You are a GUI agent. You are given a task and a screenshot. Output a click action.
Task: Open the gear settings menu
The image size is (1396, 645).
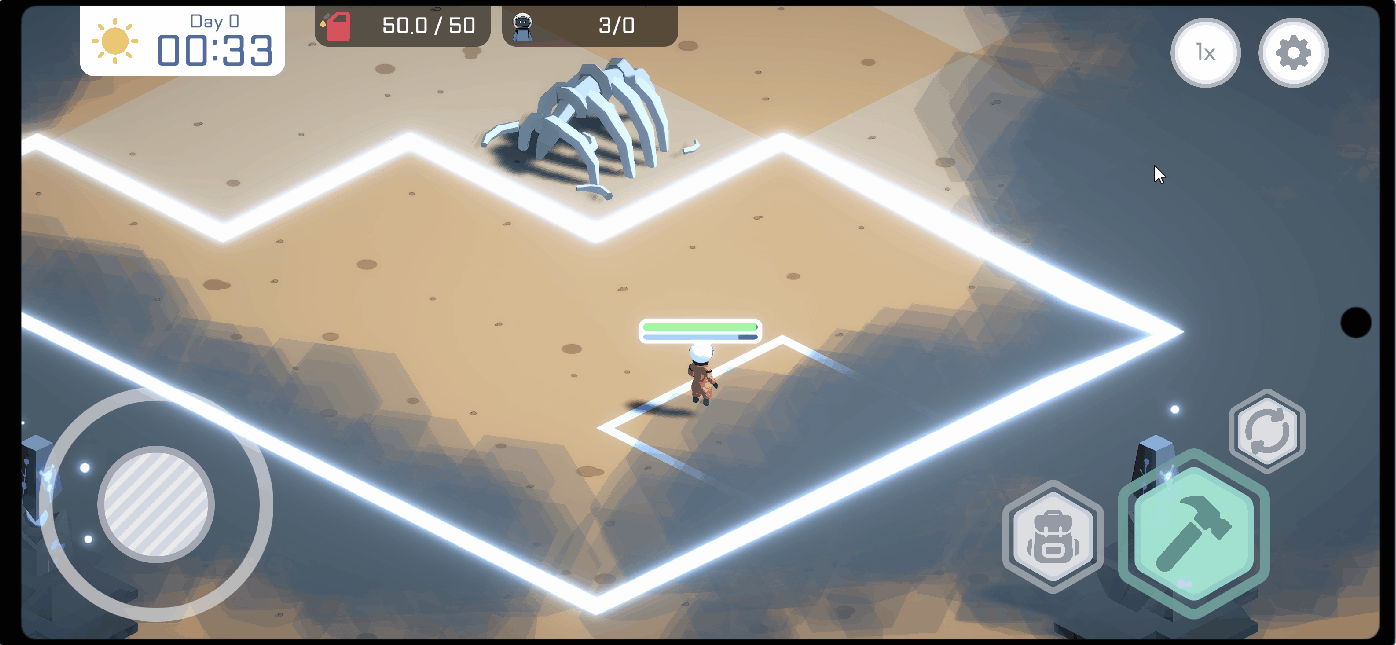coord(1293,53)
